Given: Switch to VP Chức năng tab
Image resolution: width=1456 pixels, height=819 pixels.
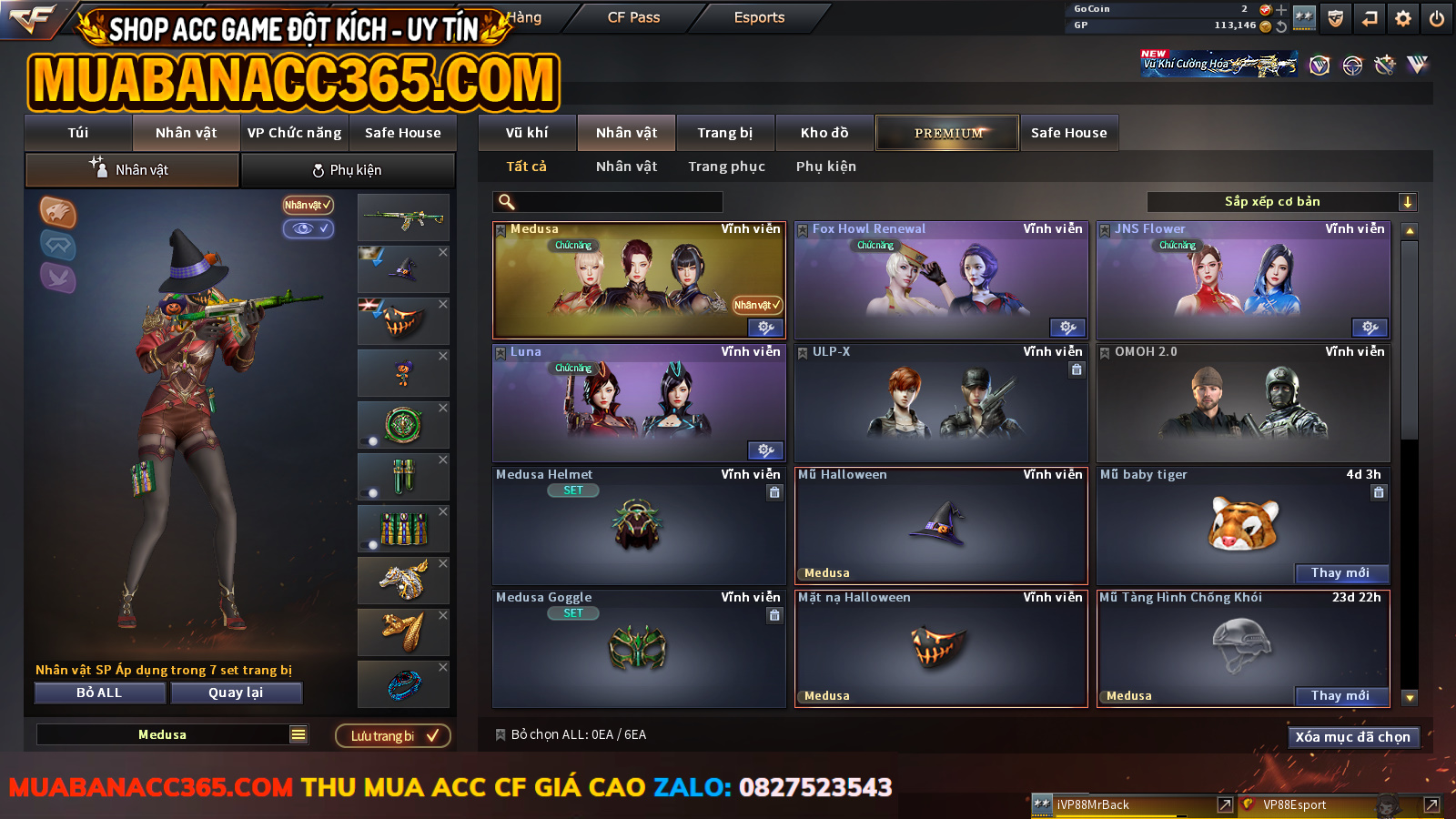Looking at the screenshot, I should (x=294, y=133).
